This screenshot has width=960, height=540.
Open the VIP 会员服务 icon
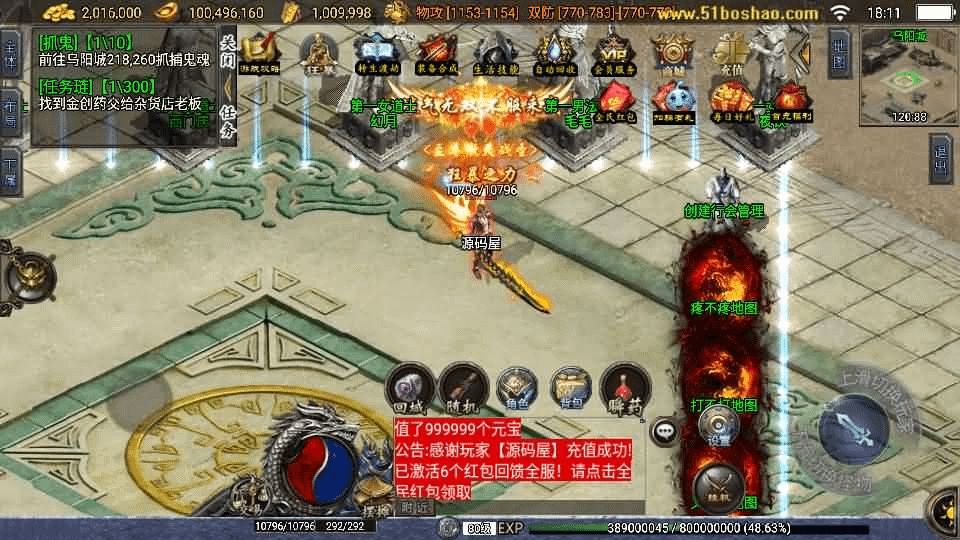tap(611, 52)
